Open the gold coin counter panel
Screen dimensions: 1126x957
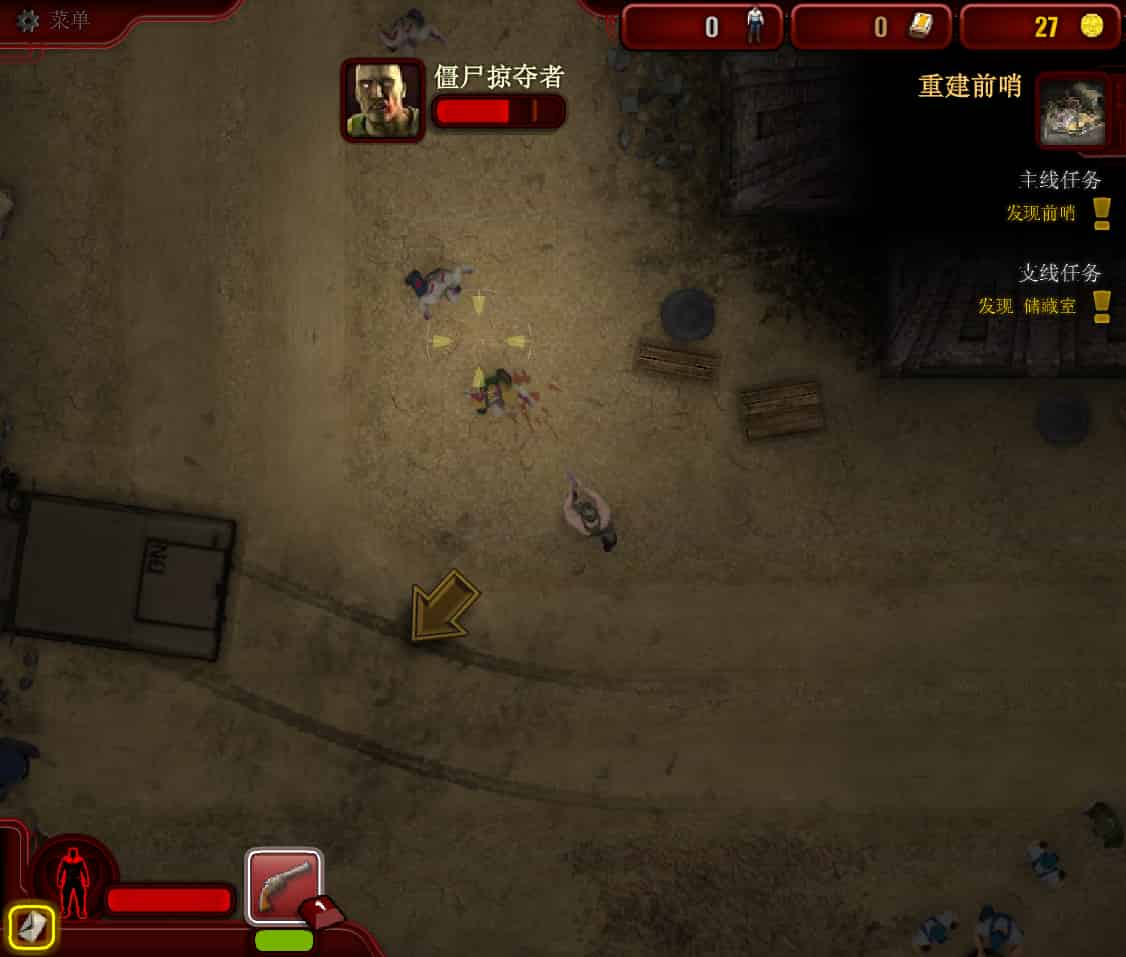point(1040,27)
